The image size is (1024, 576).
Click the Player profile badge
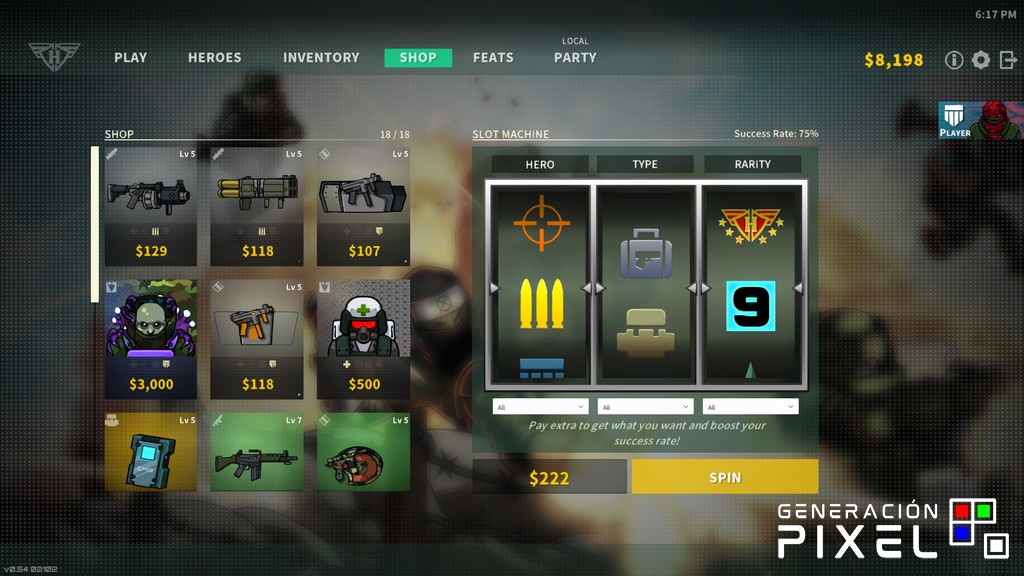point(981,120)
